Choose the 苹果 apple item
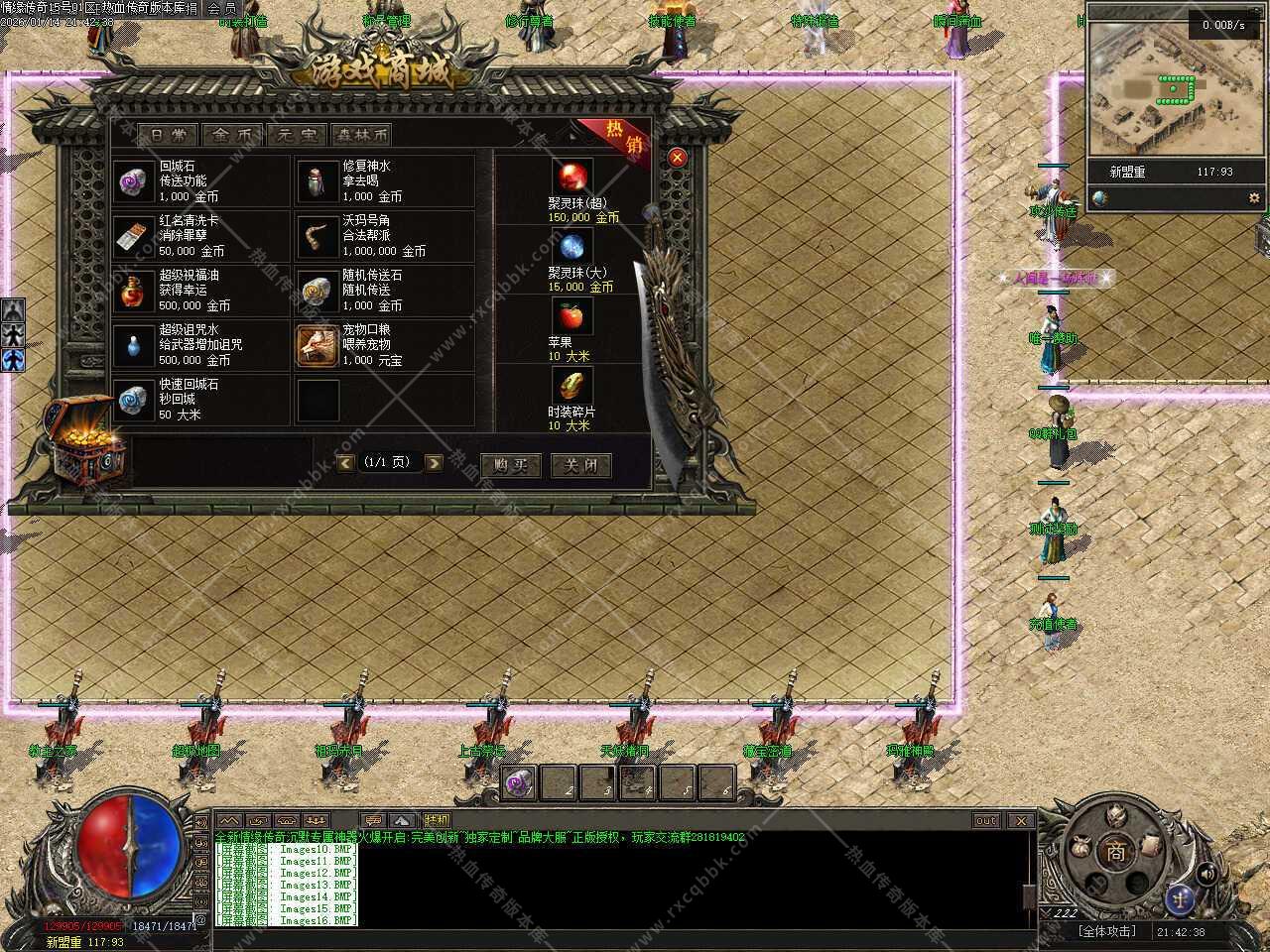The image size is (1270, 952). point(571,316)
